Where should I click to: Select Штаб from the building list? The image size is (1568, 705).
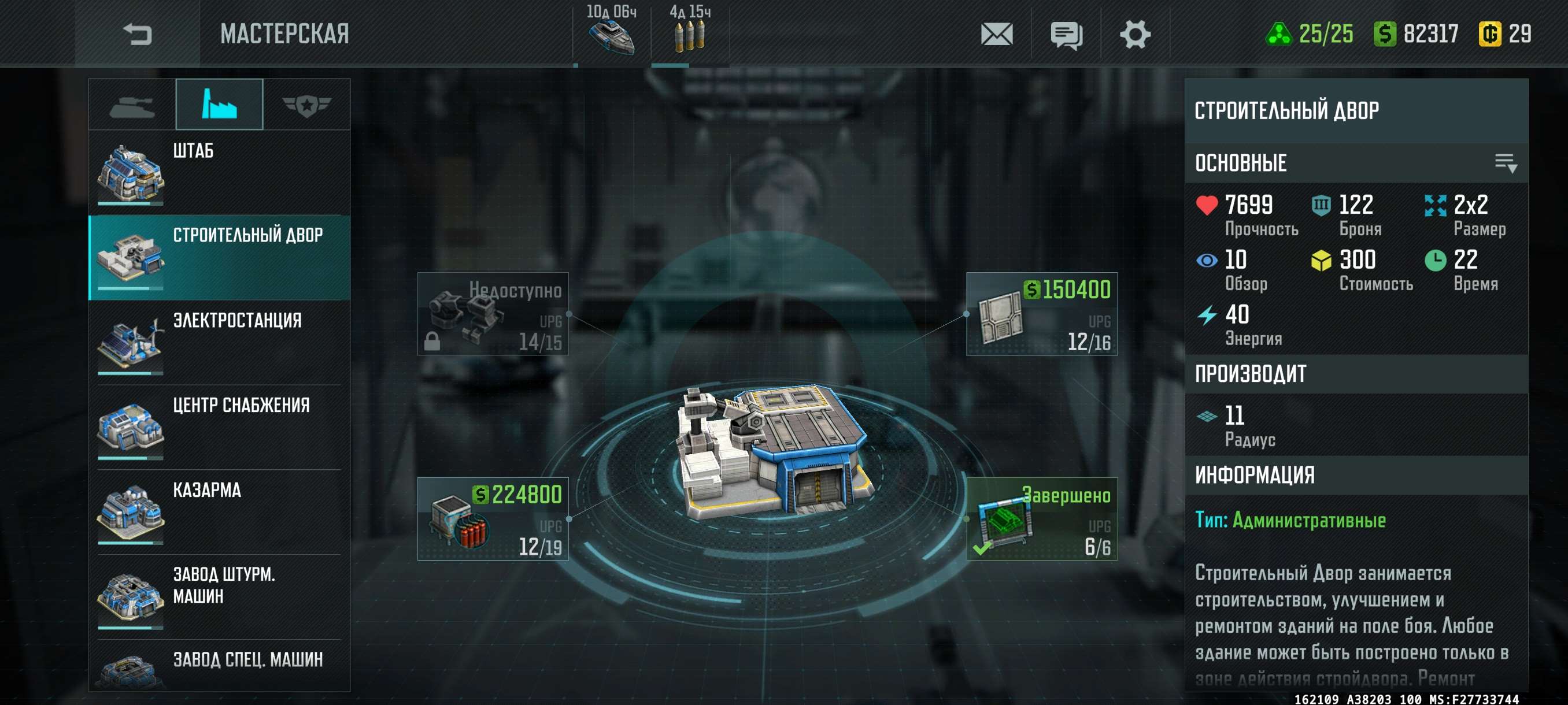(x=219, y=172)
